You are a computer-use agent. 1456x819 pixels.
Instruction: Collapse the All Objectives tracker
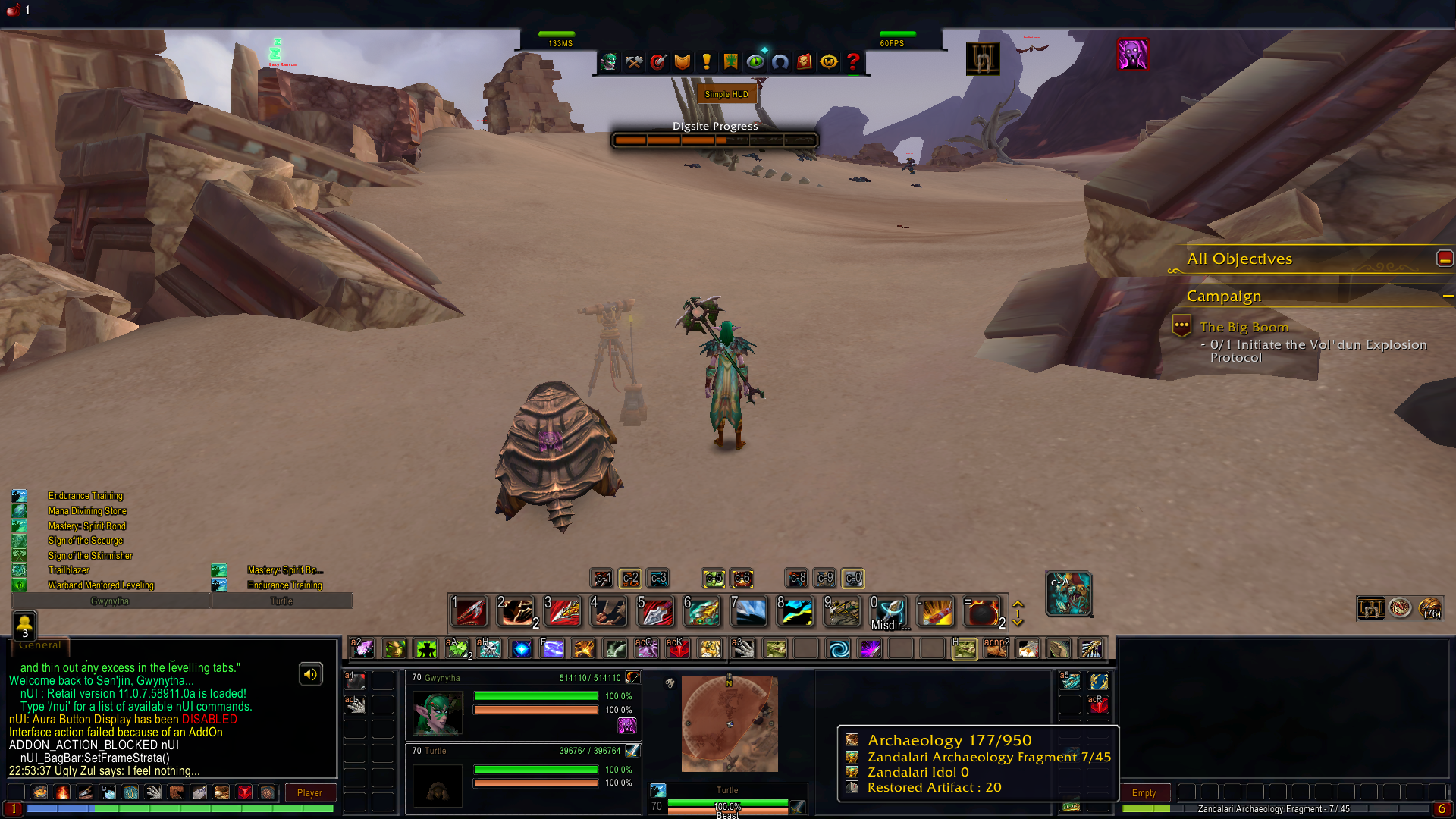[1444, 258]
